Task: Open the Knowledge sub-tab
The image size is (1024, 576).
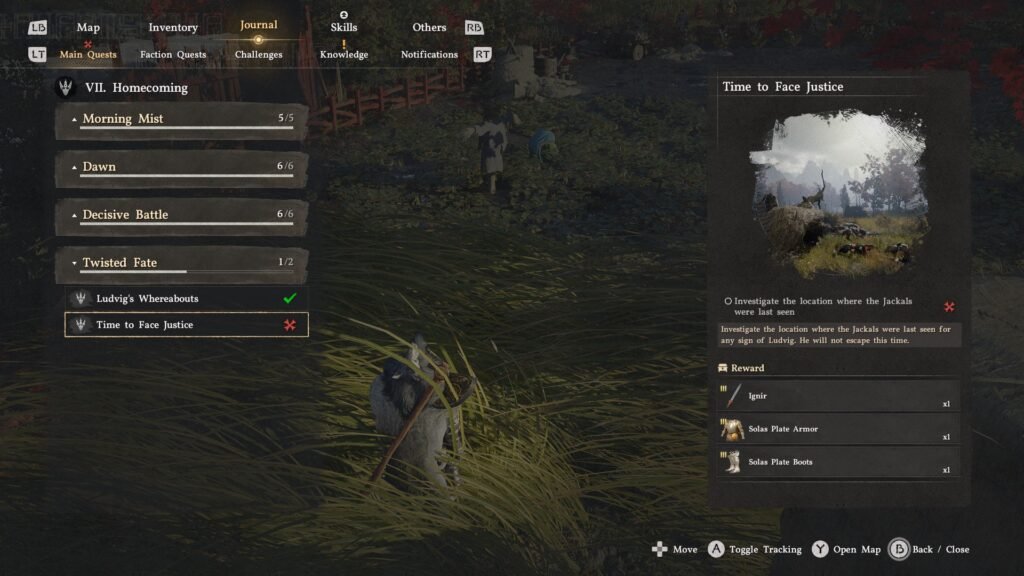Action: pyautogui.click(x=344, y=55)
